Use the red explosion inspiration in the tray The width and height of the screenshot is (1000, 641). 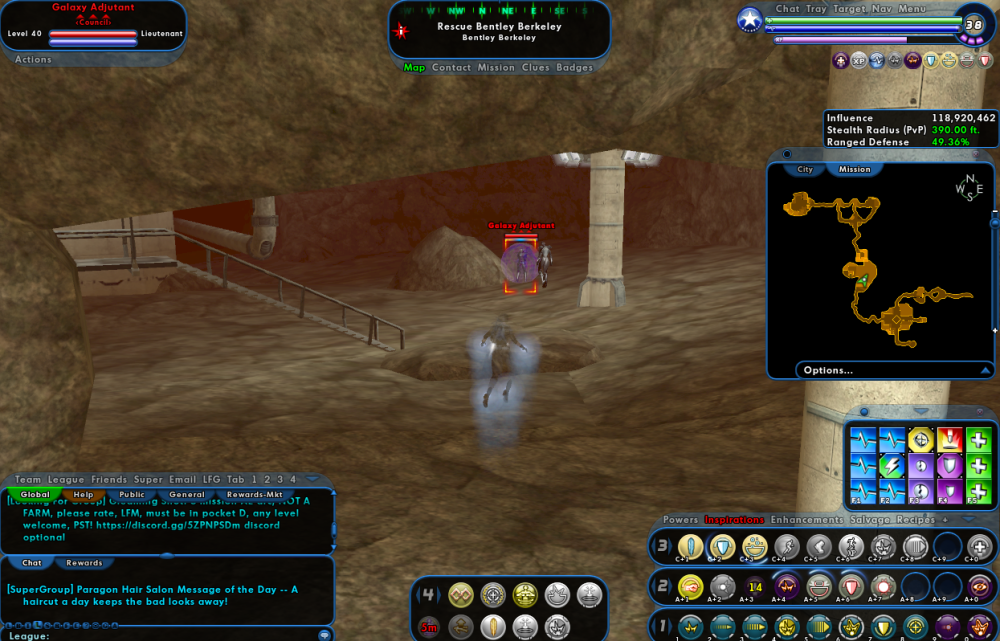949,440
